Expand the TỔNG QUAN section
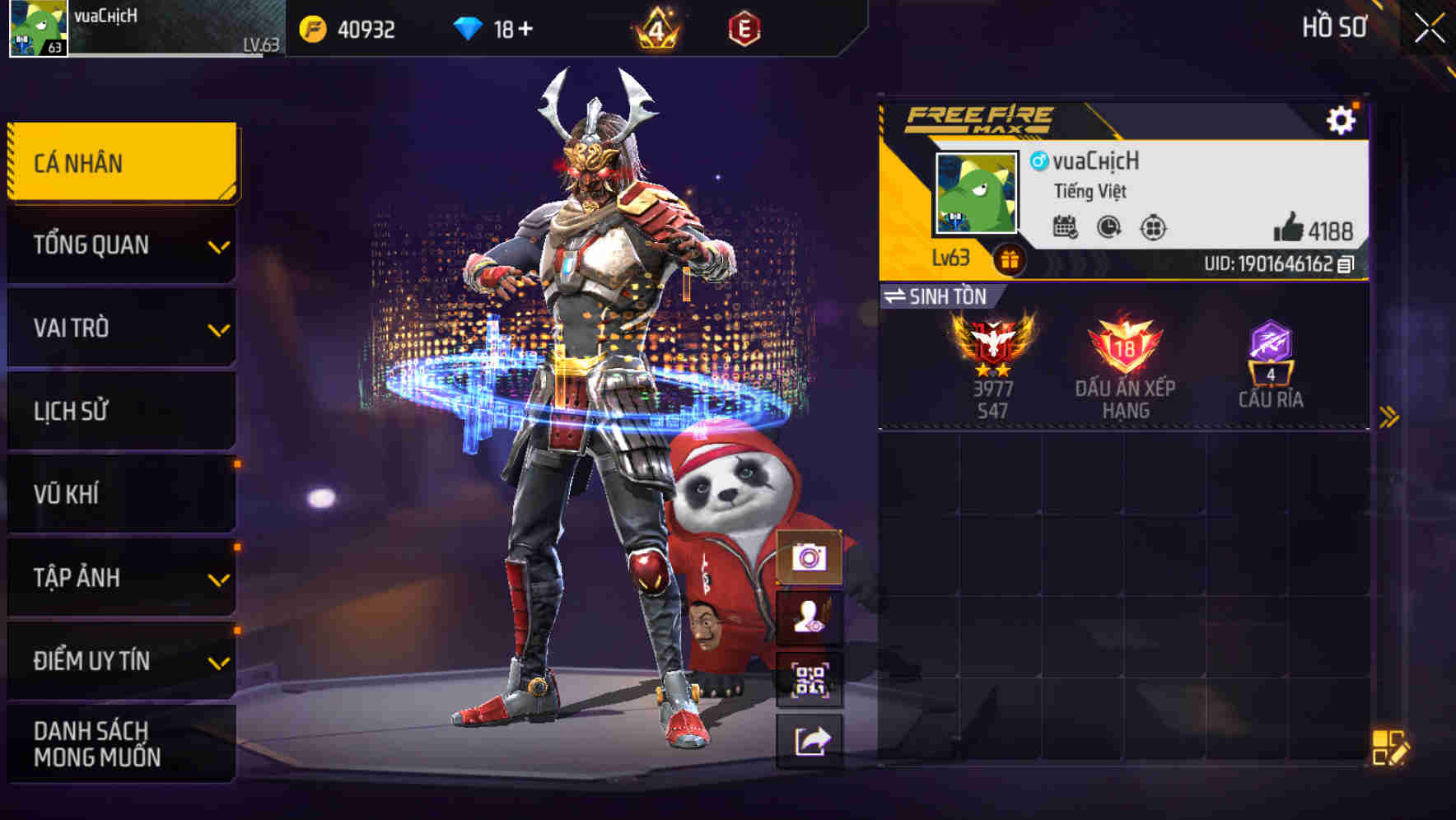The width and height of the screenshot is (1456, 820). pos(120,245)
